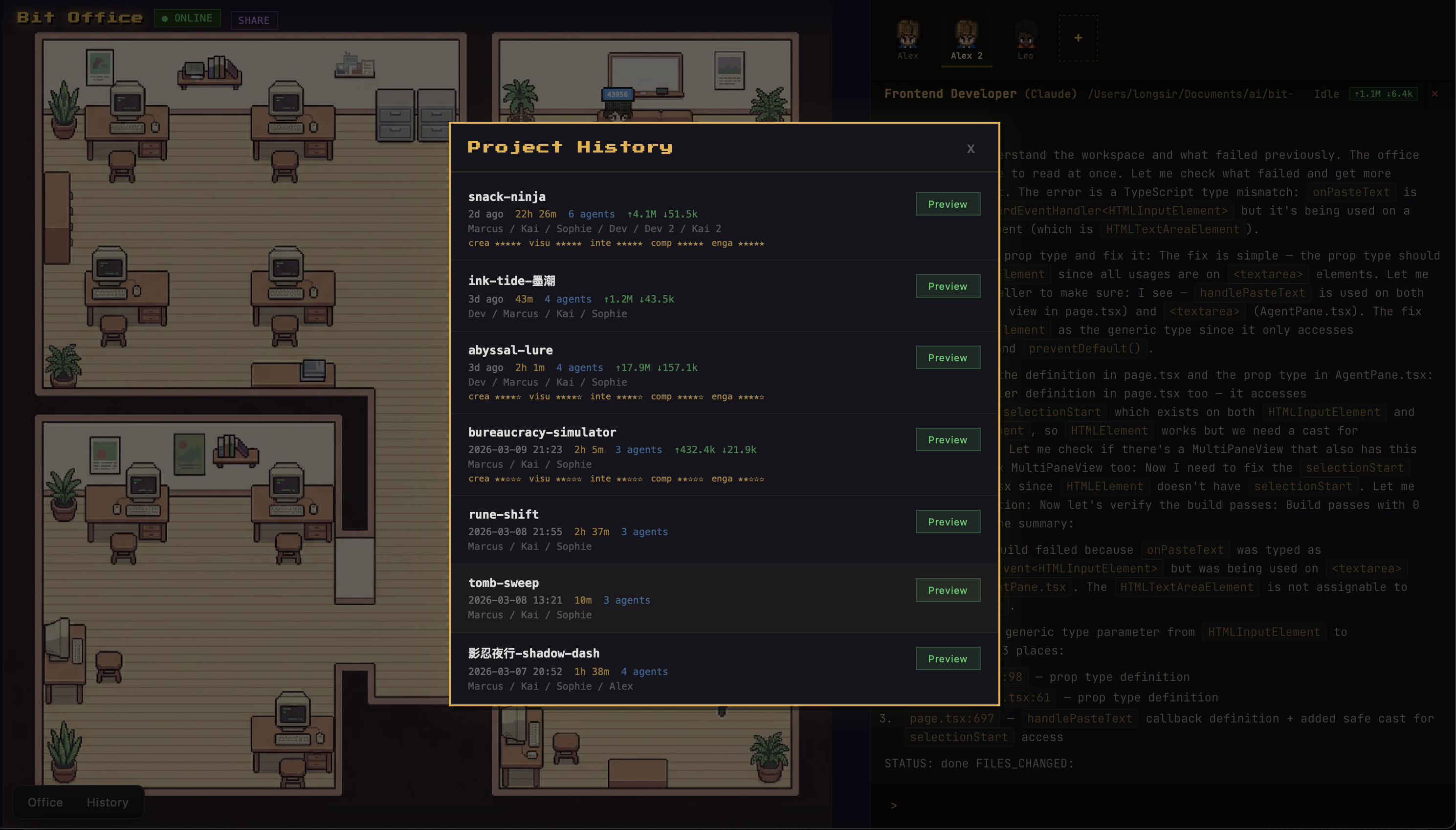Viewport: 1456px width, 830px height.
Task: Expand the bureaucracy-simulator project entry
Action: click(x=542, y=432)
